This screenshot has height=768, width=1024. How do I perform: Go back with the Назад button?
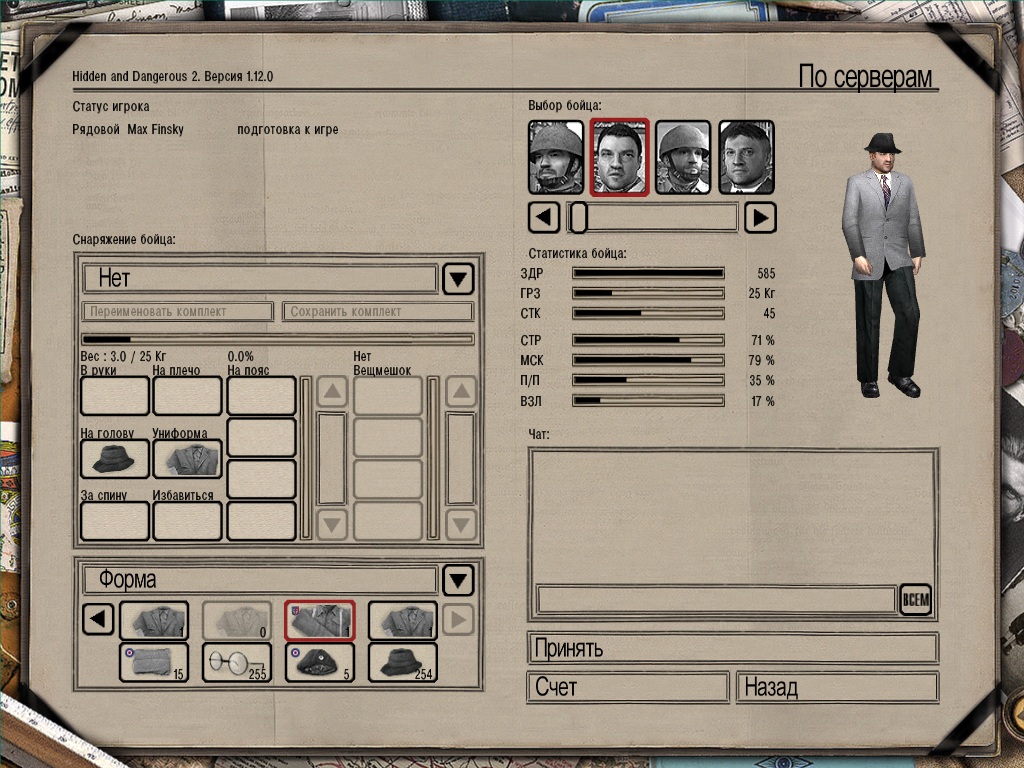point(837,688)
